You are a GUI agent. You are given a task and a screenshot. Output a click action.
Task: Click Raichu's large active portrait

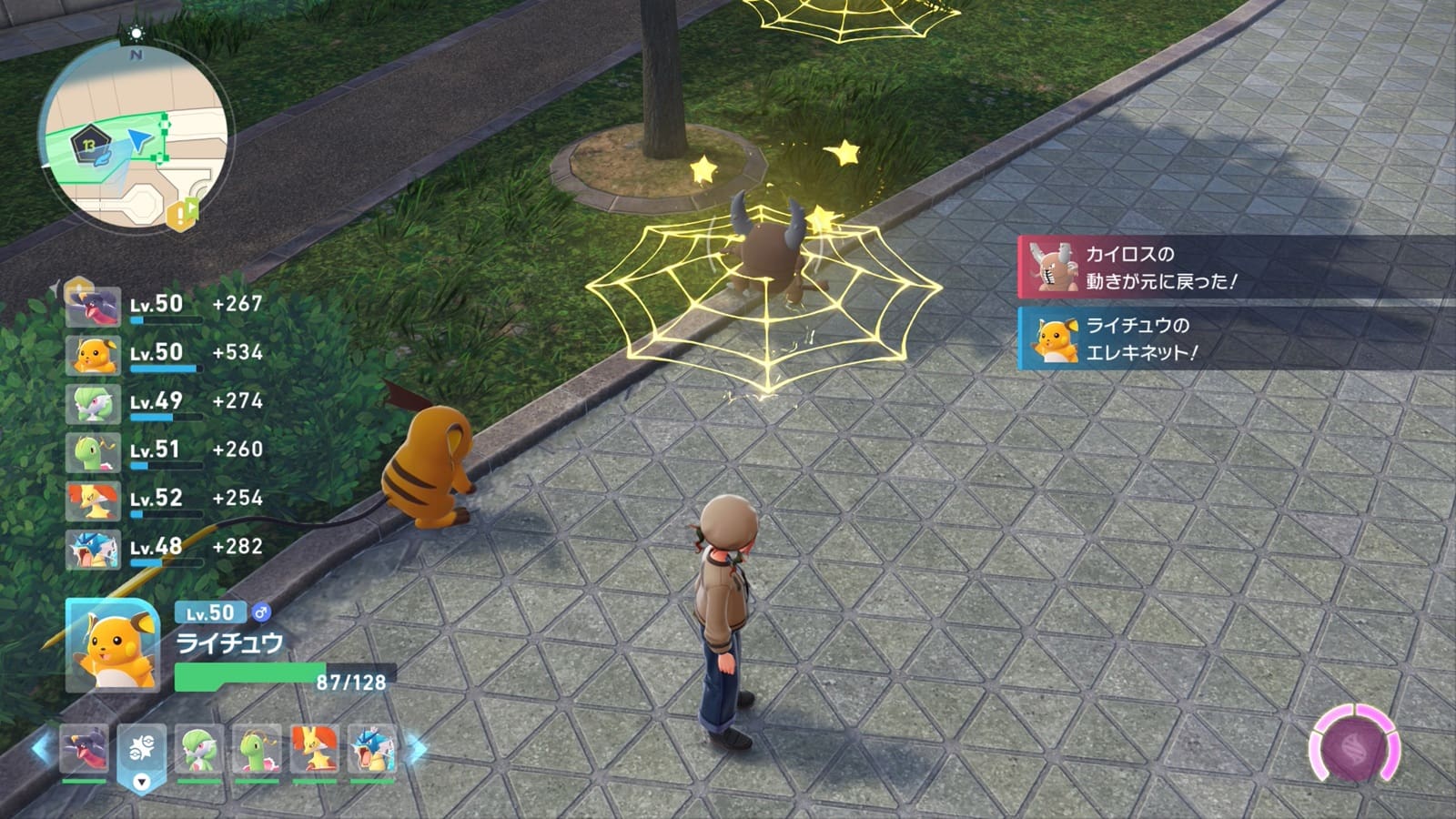[x=113, y=645]
